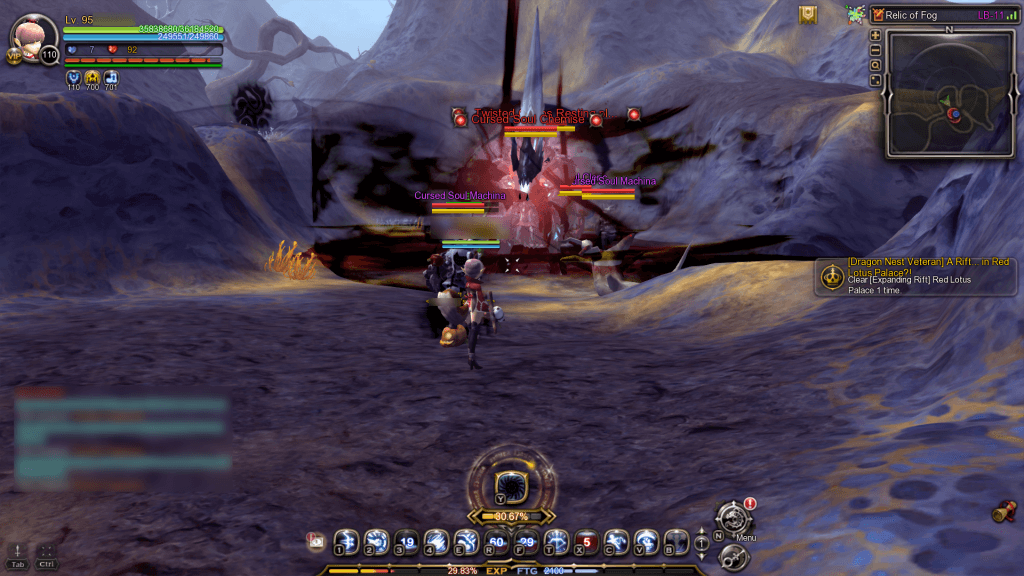Image resolution: width=1024 pixels, height=576 pixels.
Task: Click the minimap magnifier button
Action: click(x=876, y=65)
